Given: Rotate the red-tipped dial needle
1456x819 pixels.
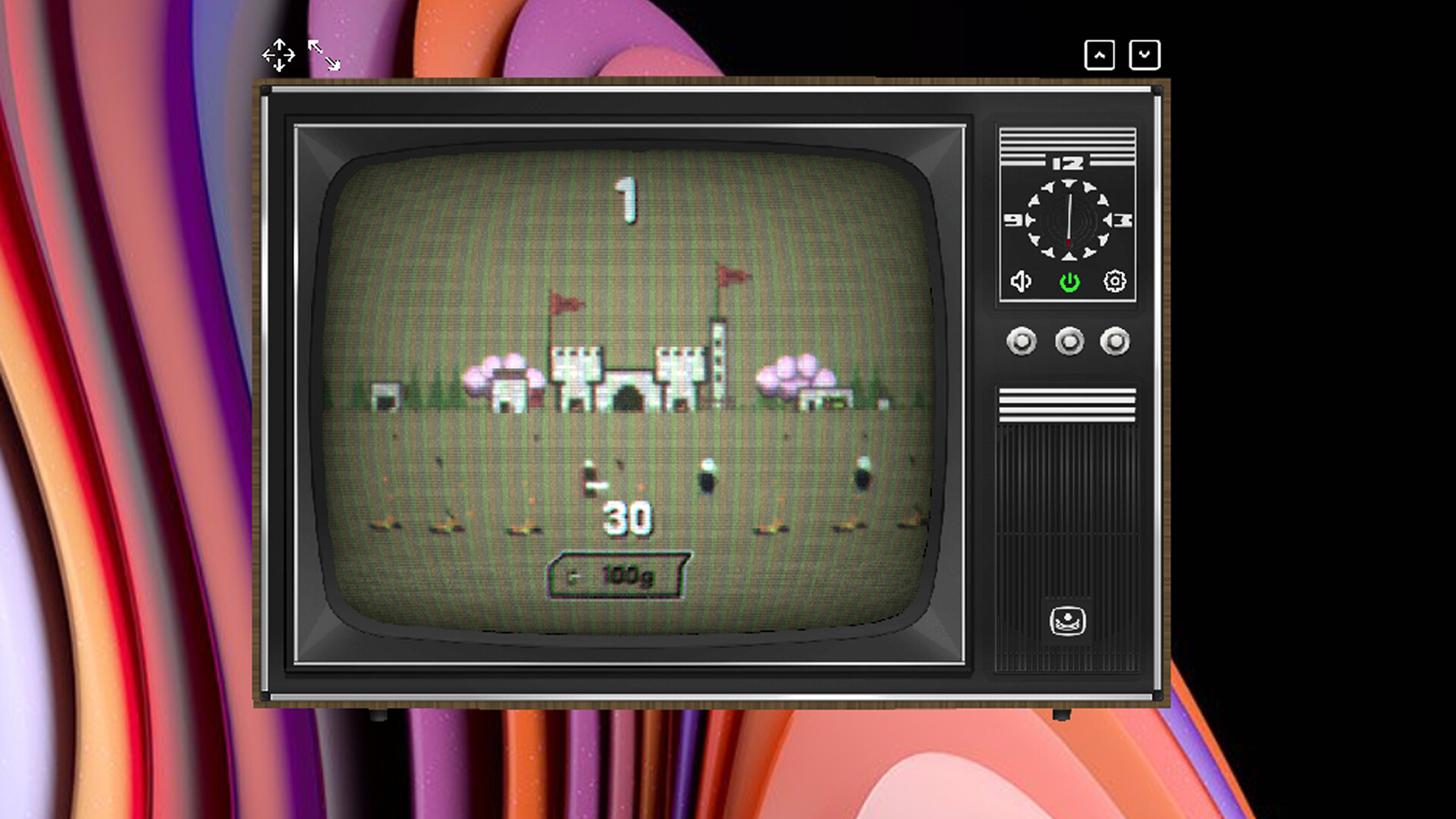Looking at the screenshot, I should click(1068, 221).
